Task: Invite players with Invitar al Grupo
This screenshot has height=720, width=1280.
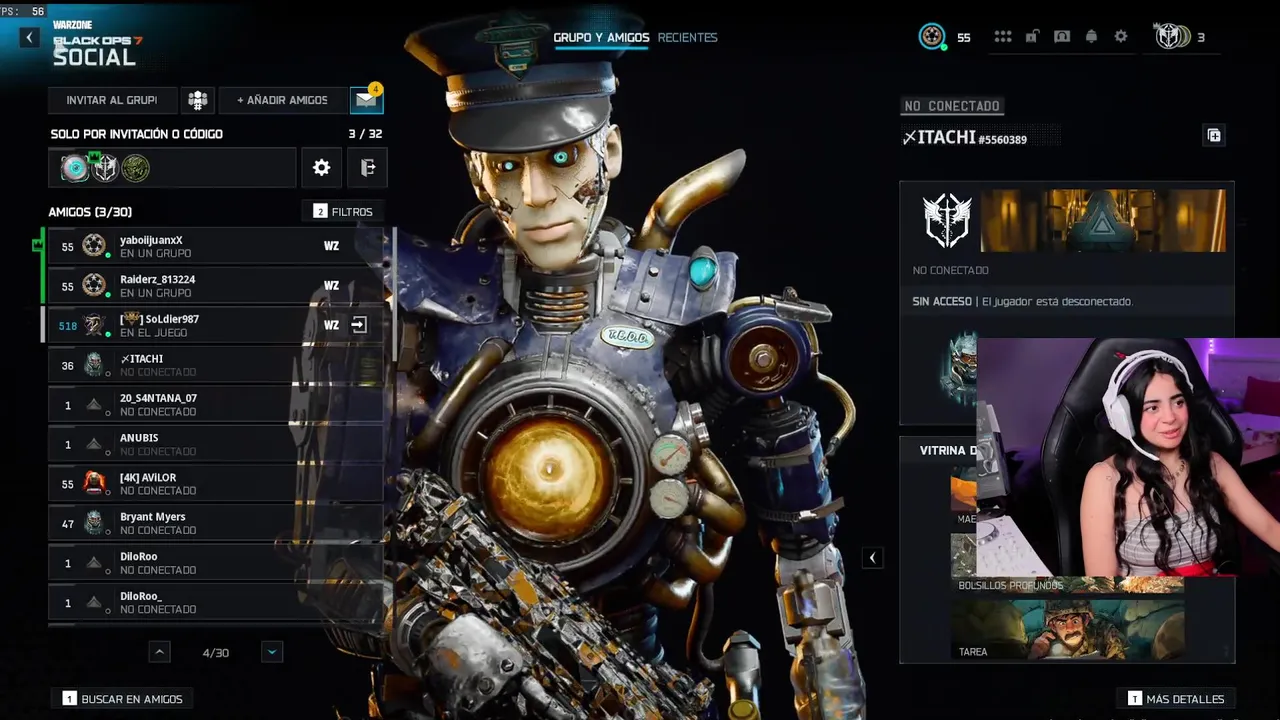Action: click(112, 100)
